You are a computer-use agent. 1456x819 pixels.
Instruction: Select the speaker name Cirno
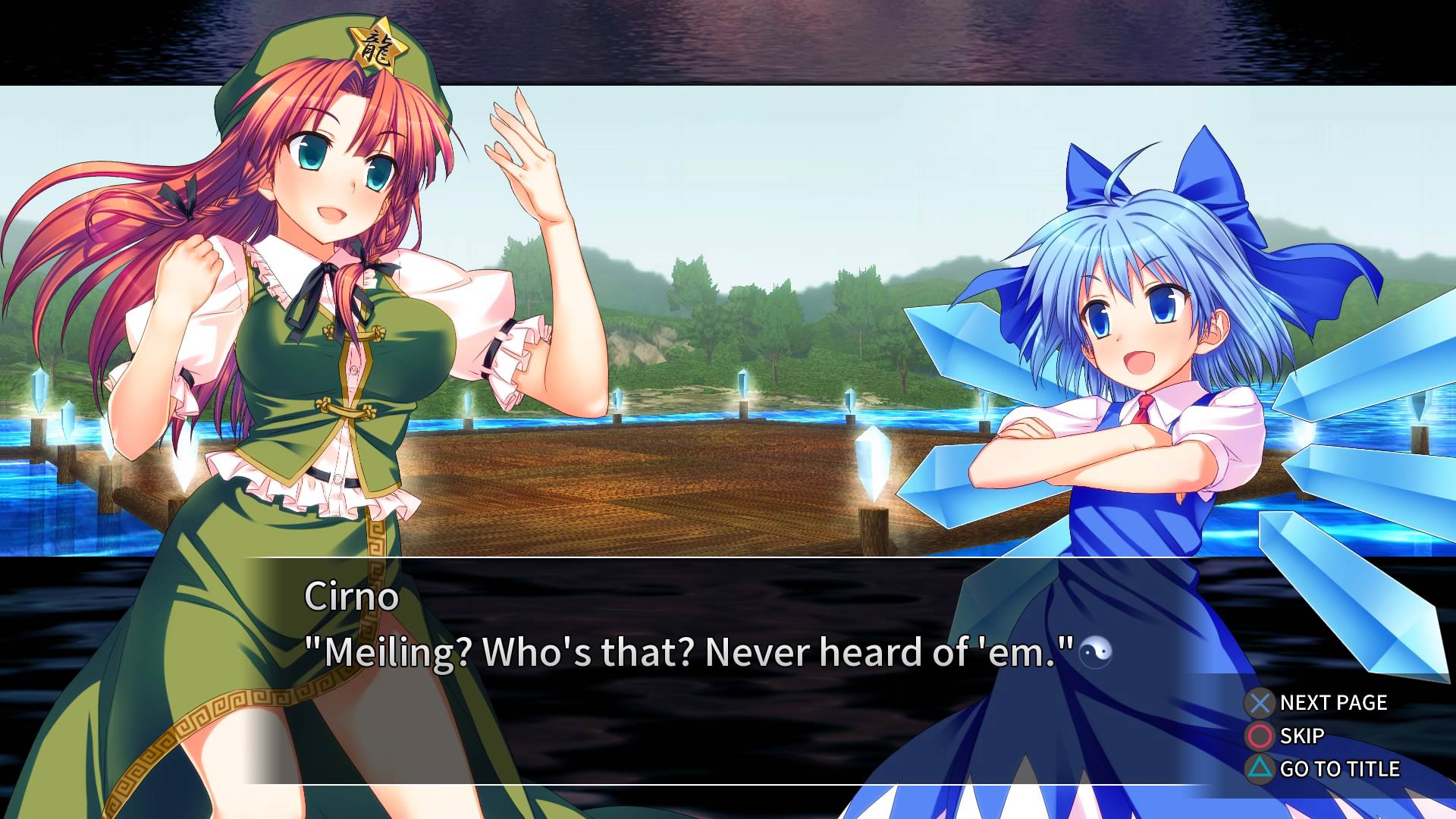tap(351, 598)
